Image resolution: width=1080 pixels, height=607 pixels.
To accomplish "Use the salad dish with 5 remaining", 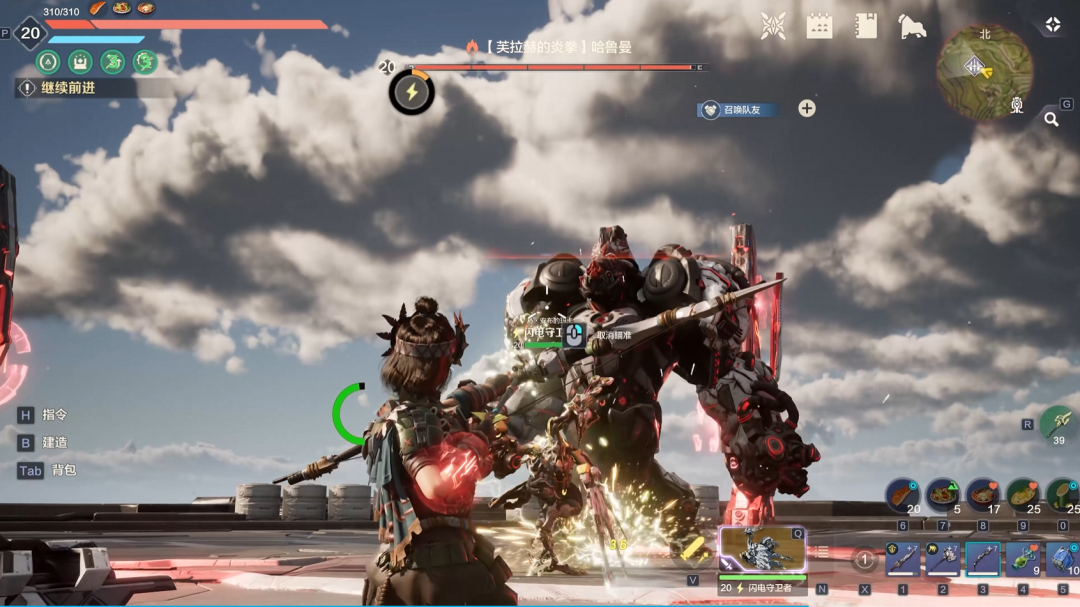I will pyautogui.click(x=943, y=495).
